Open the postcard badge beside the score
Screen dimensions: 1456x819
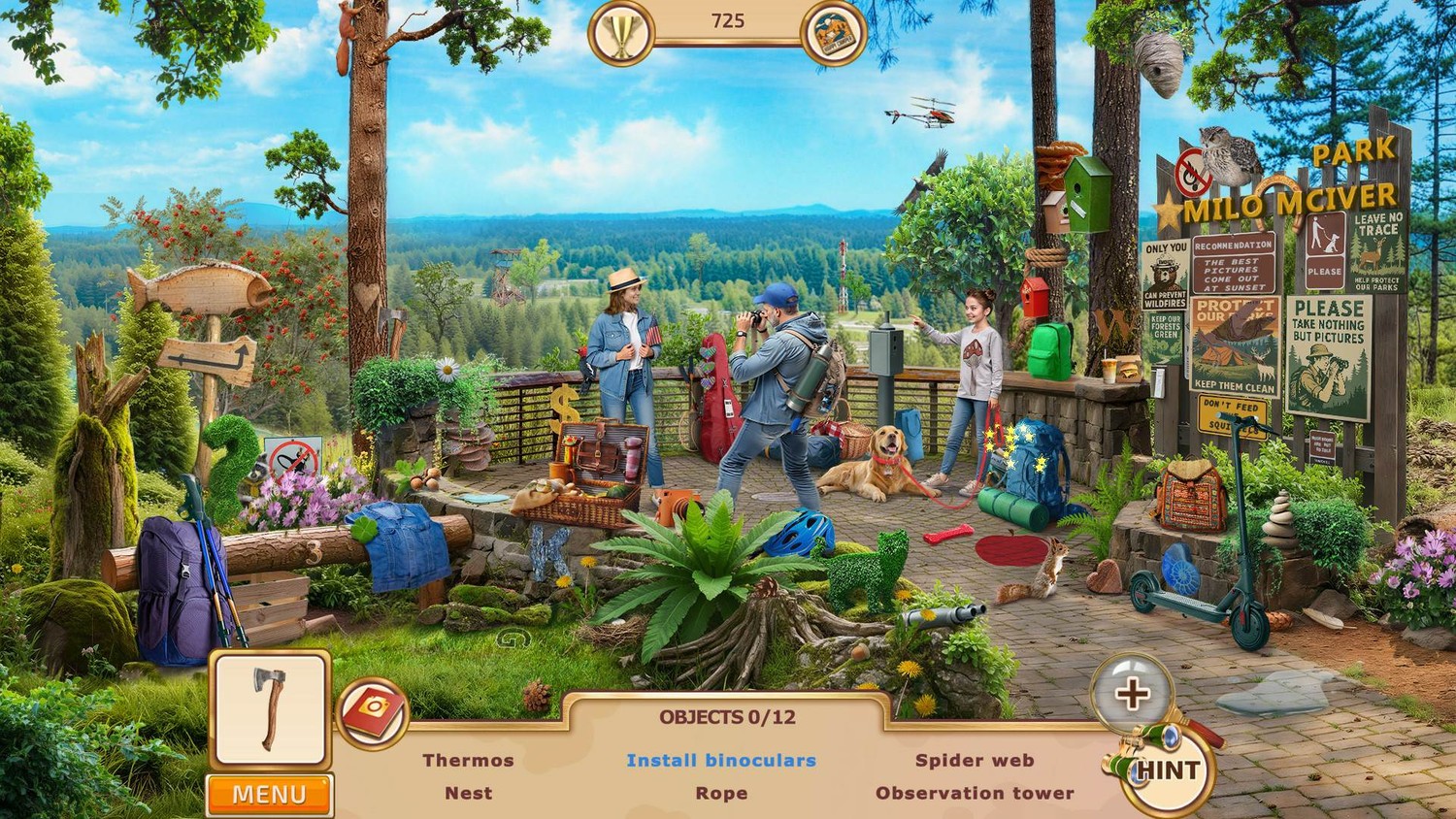(834, 34)
